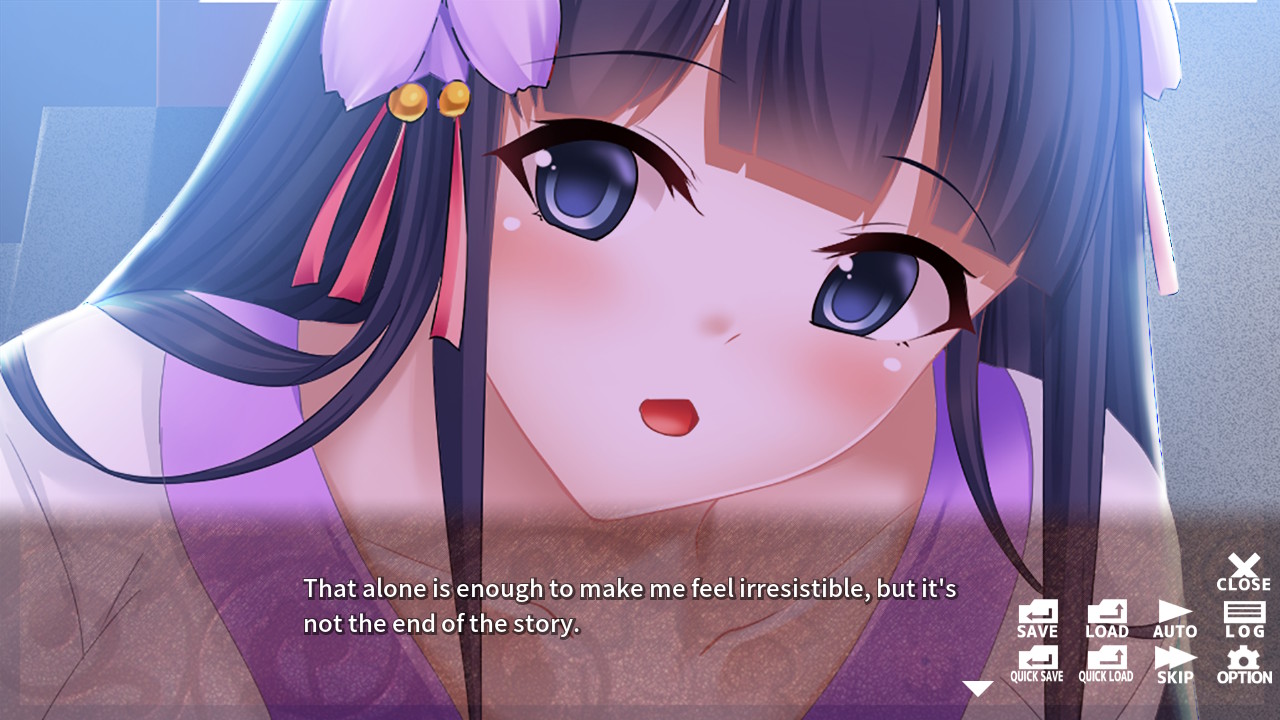
Task: Open the LOG to review past dialogue
Action: [x=1243, y=615]
